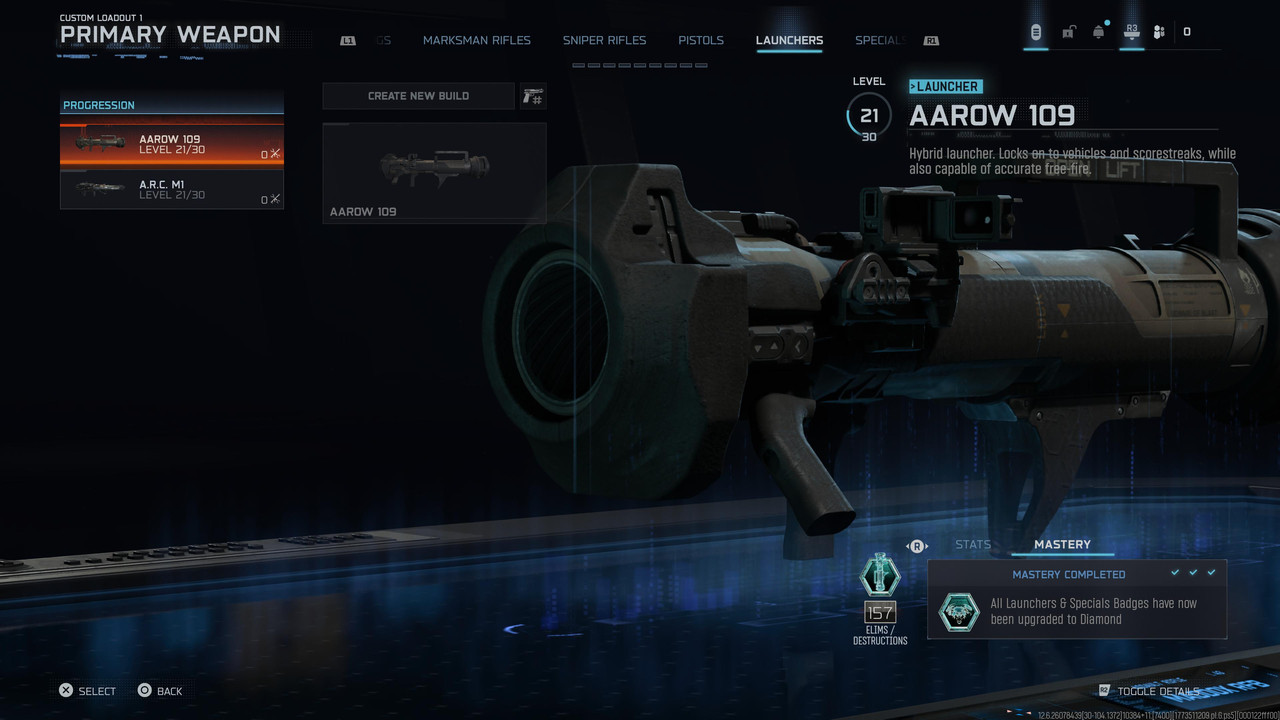This screenshot has height=720, width=1280.
Task: Click the elims and destructions mastery badge
Action: click(880, 577)
